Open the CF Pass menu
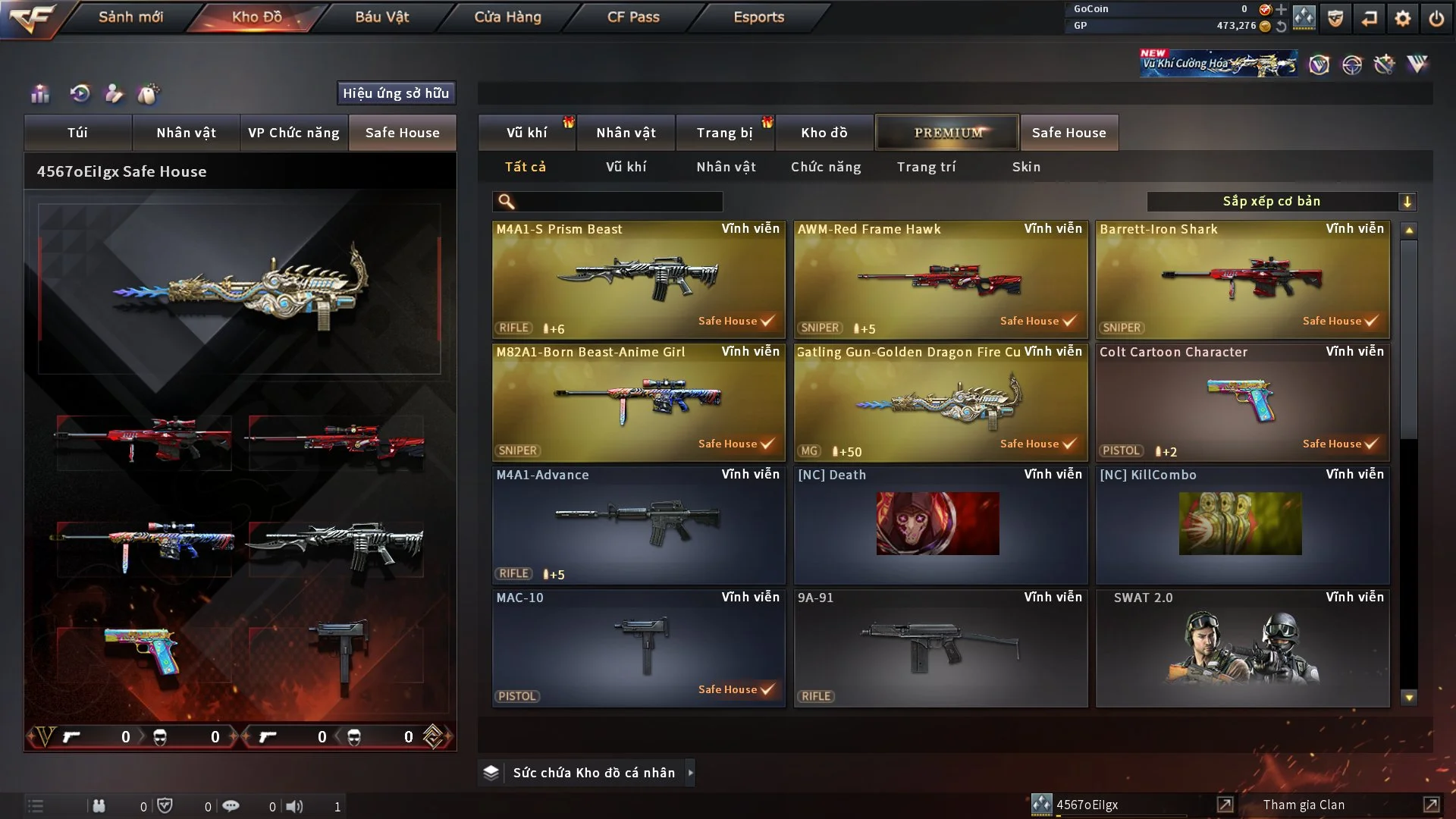Viewport: 1456px width, 819px height. coord(633,17)
